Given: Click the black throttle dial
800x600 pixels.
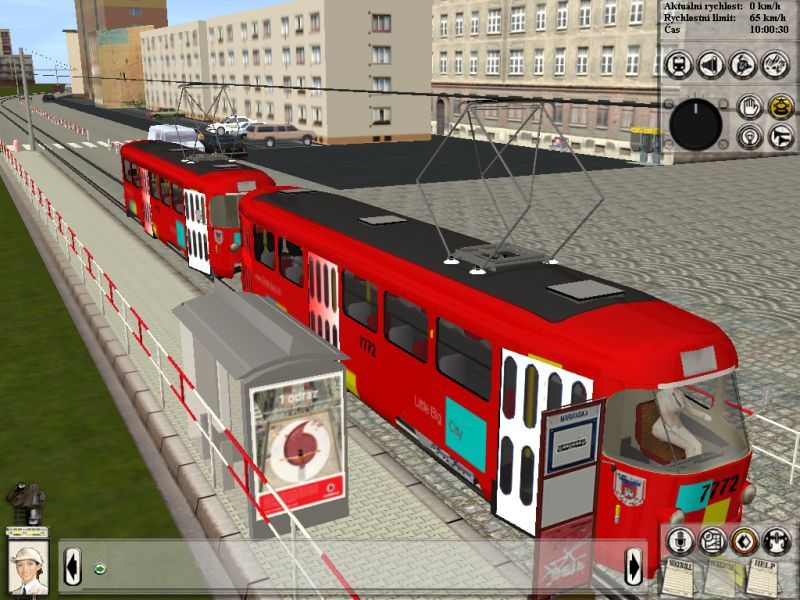Looking at the screenshot, I should [695, 124].
